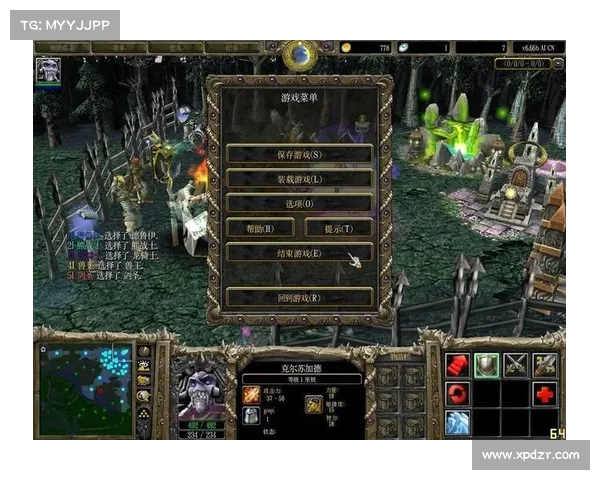The height and width of the screenshot is (480, 600).
Task: Click the sword attack damage icon
Action: coord(251,395)
